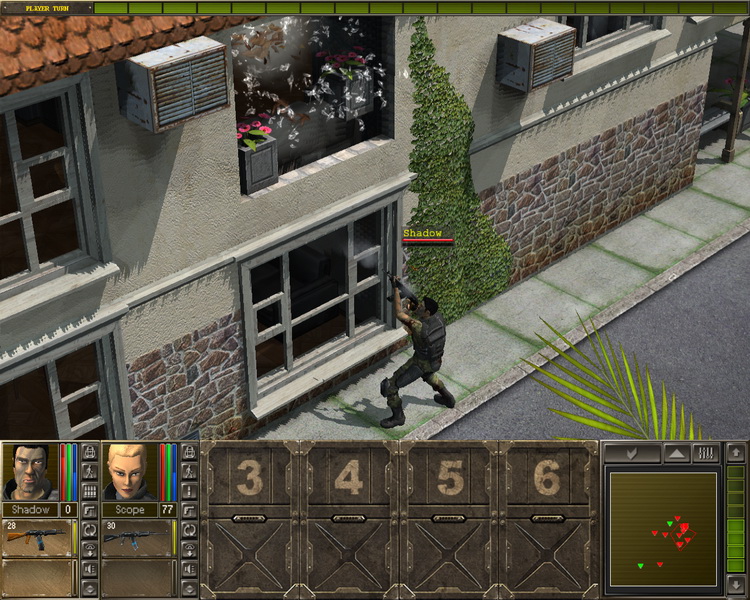
Task: Select Shadow's character portrait
Action: (29, 472)
